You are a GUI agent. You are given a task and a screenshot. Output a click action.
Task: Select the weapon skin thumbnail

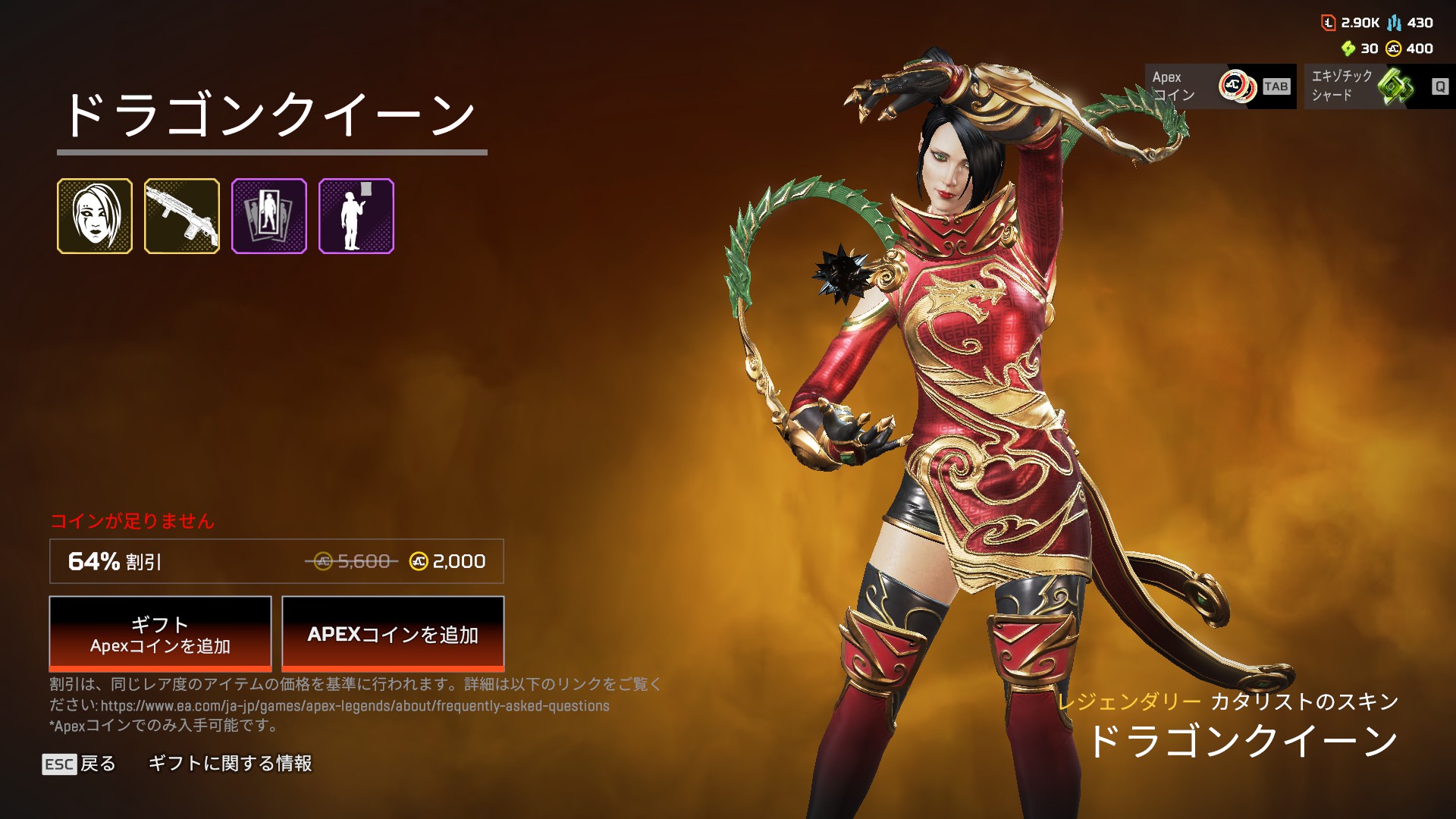[x=182, y=216]
